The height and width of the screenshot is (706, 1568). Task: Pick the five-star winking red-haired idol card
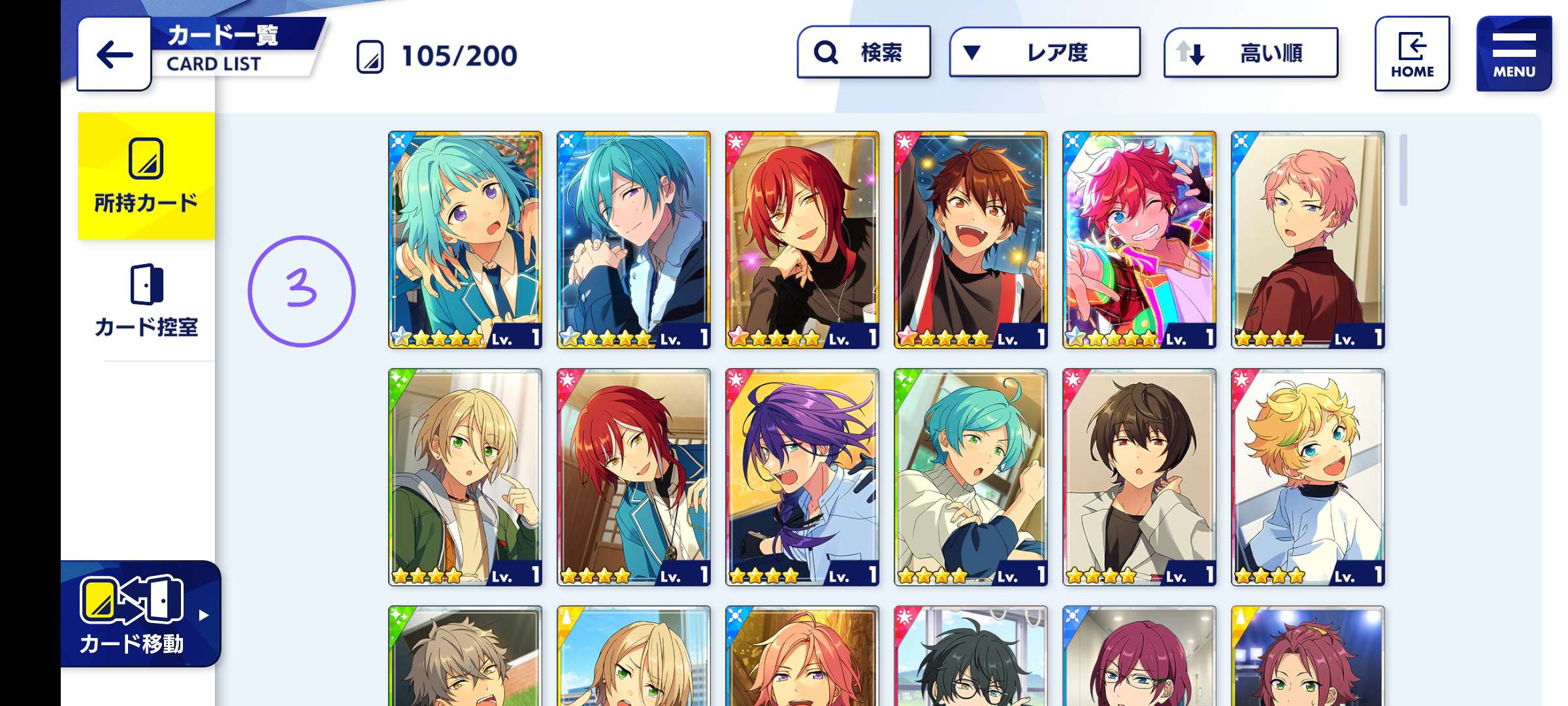(1139, 240)
